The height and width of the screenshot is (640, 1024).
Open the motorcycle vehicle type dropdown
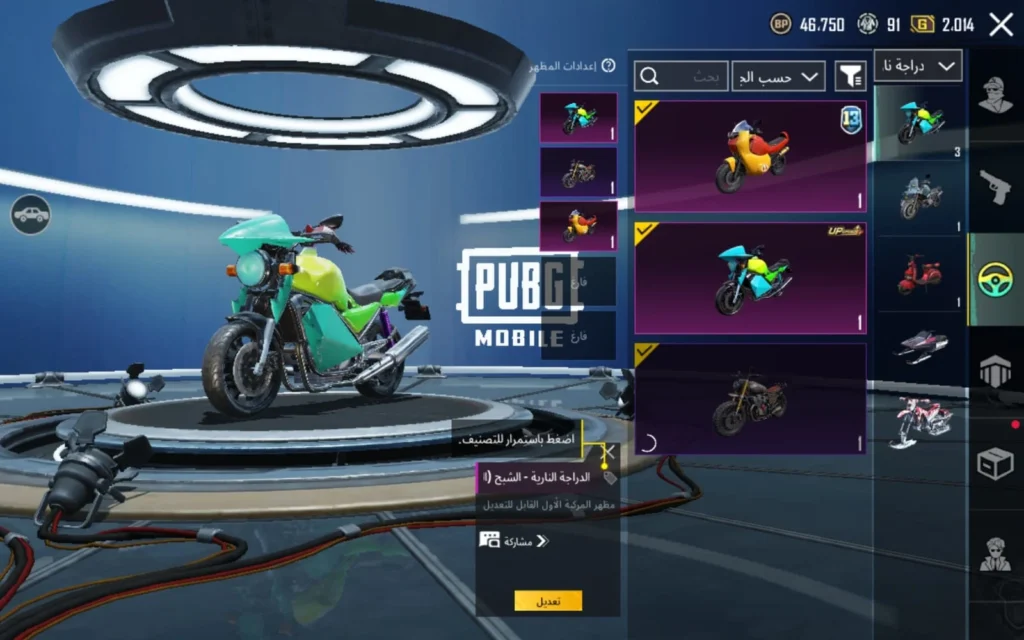[918, 66]
